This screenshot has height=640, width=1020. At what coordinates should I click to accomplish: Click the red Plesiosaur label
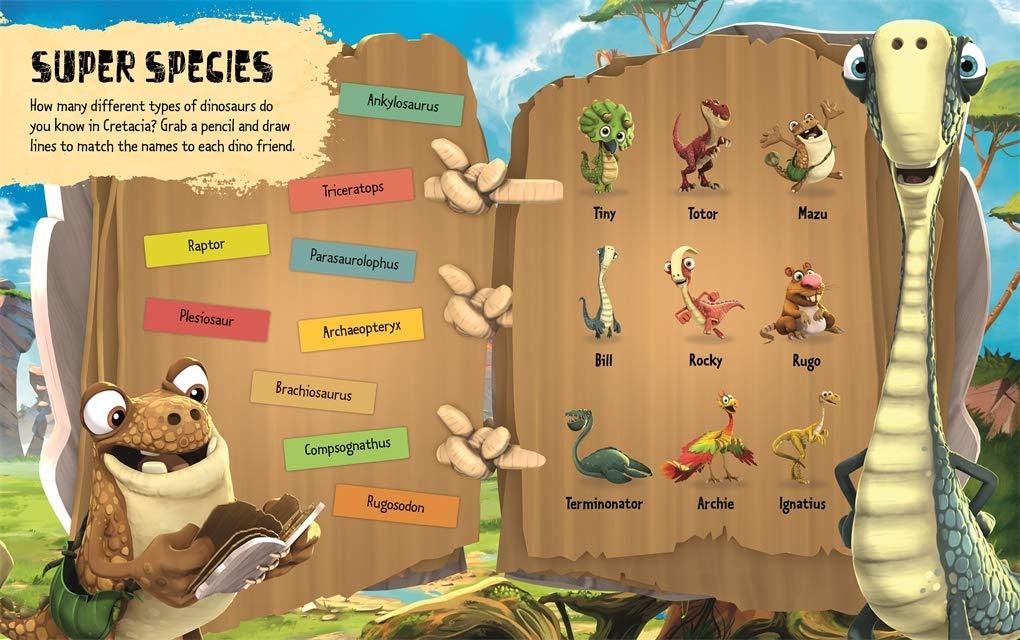(x=207, y=319)
